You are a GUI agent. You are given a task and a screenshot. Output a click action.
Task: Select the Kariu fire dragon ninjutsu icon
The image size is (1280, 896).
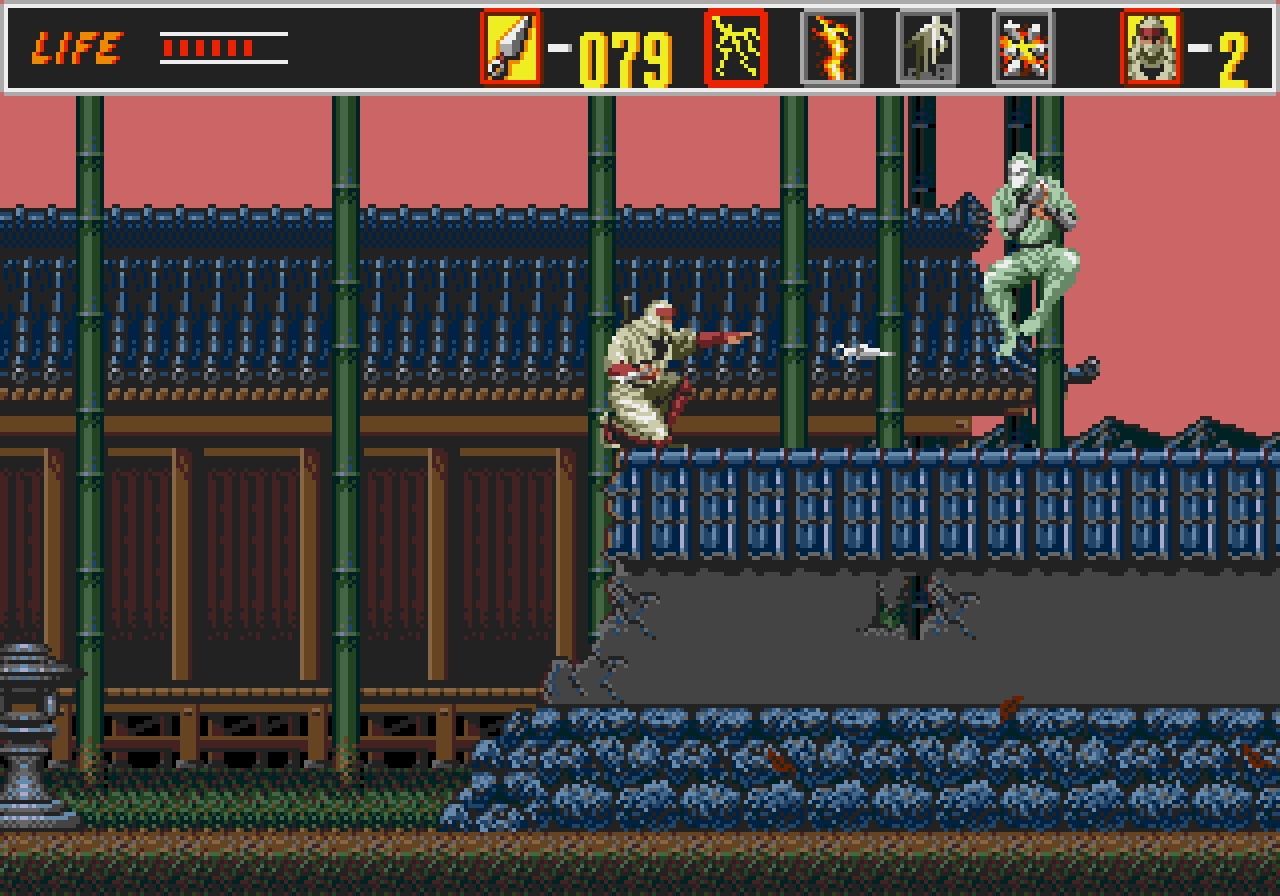click(x=830, y=46)
